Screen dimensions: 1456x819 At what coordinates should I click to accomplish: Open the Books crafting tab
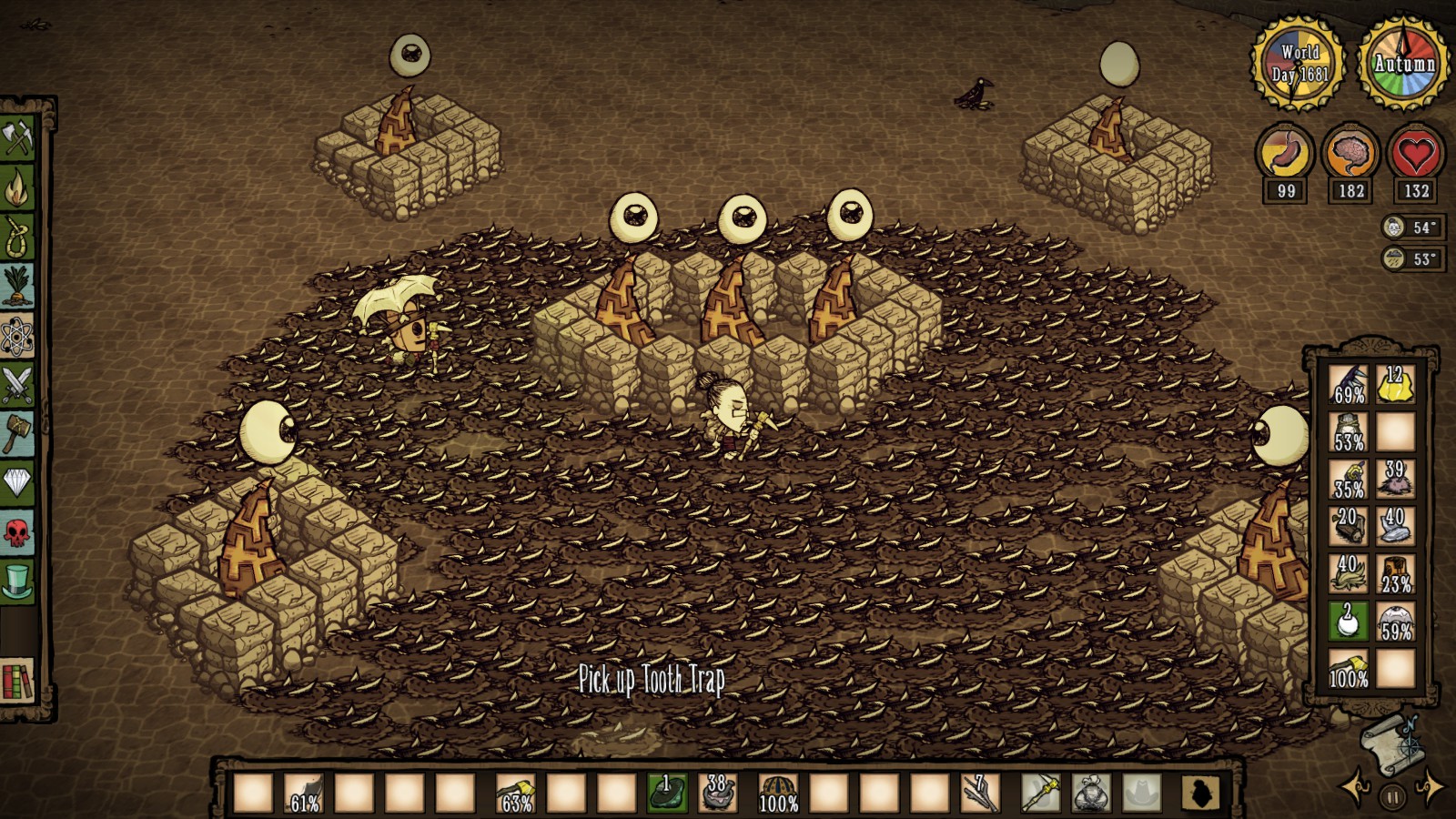pos(17,682)
